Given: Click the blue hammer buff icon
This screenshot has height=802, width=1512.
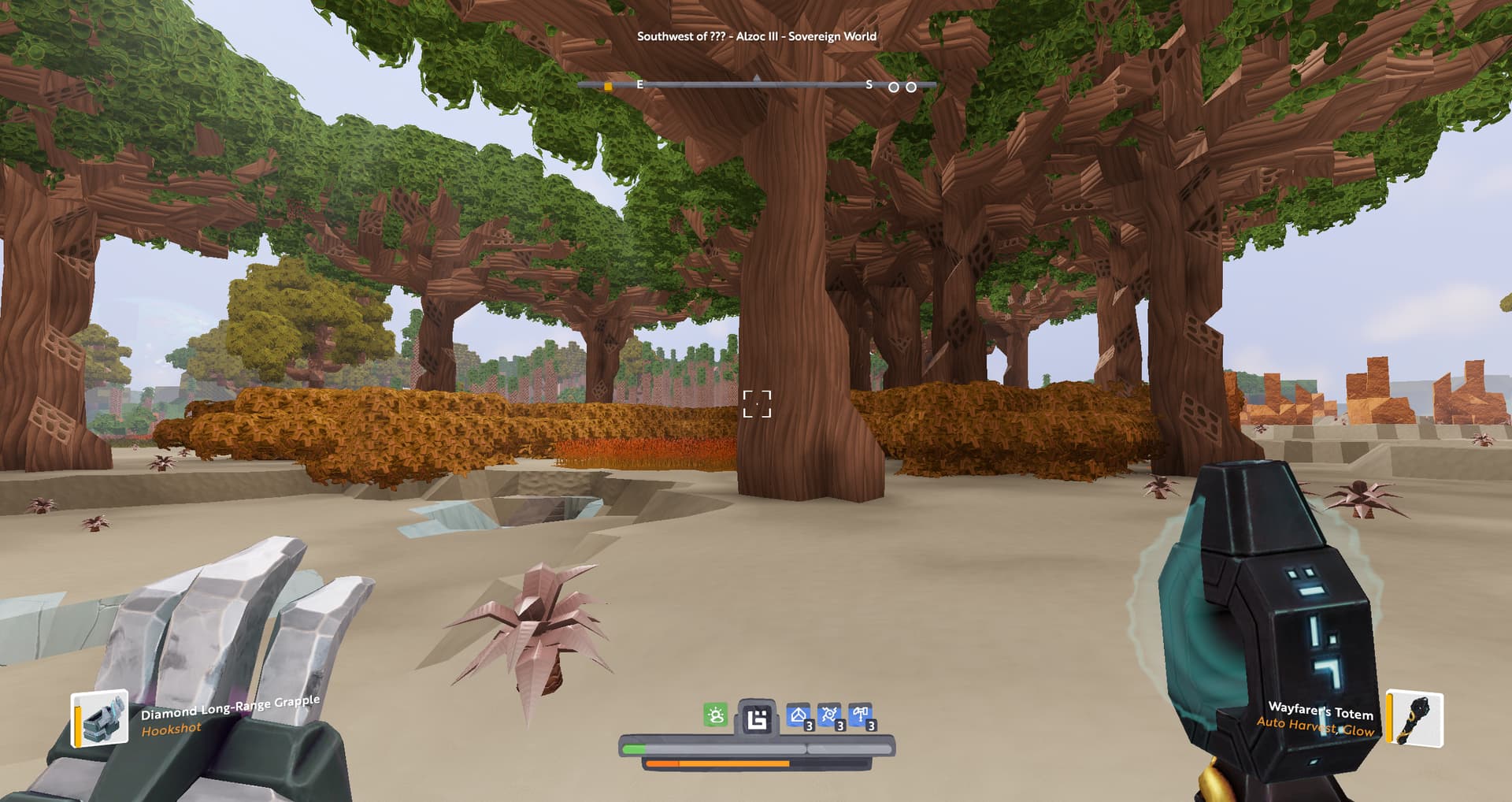Looking at the screenshot, I should (860, 715).
